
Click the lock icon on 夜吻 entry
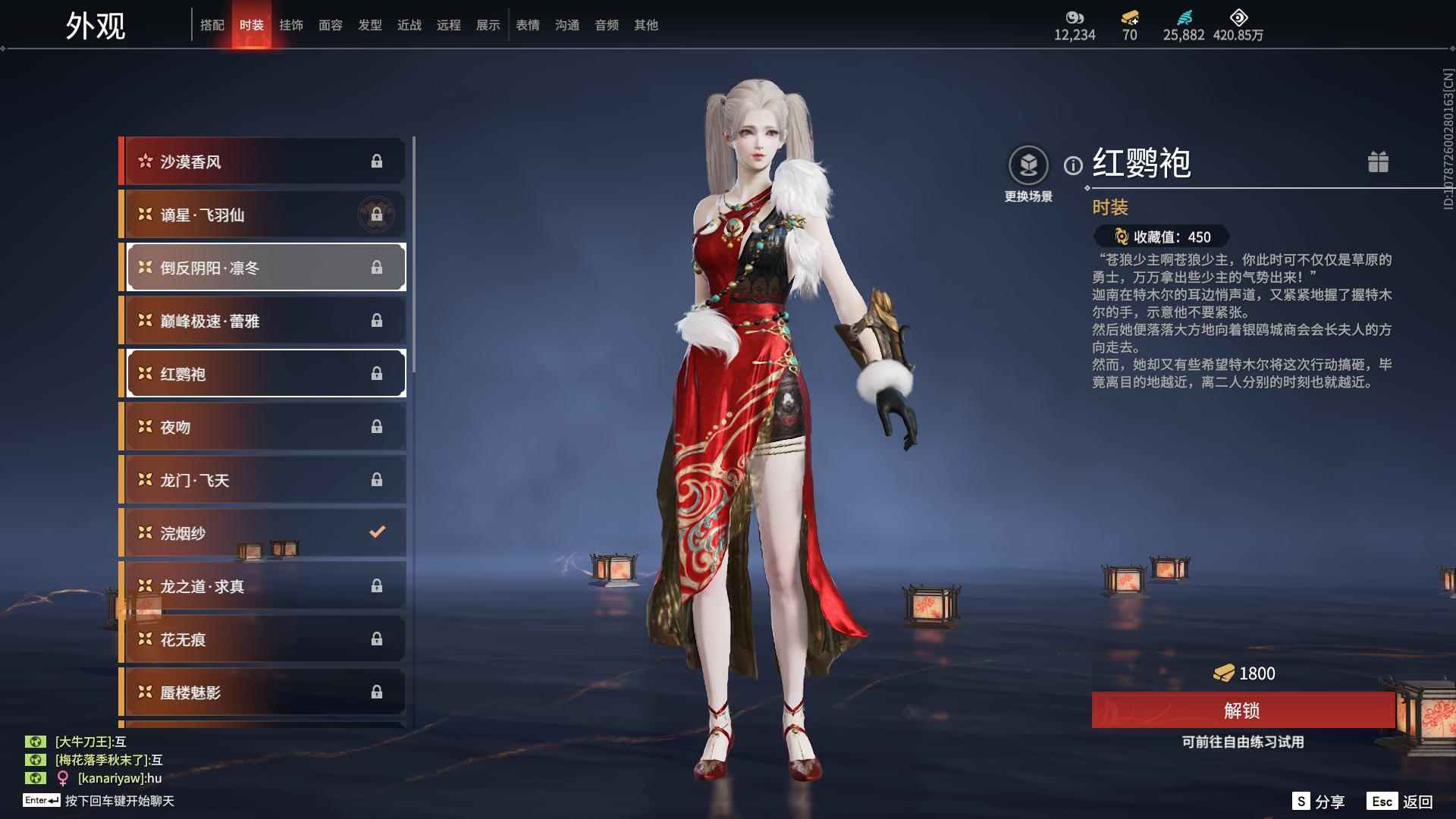coord(377,426)
